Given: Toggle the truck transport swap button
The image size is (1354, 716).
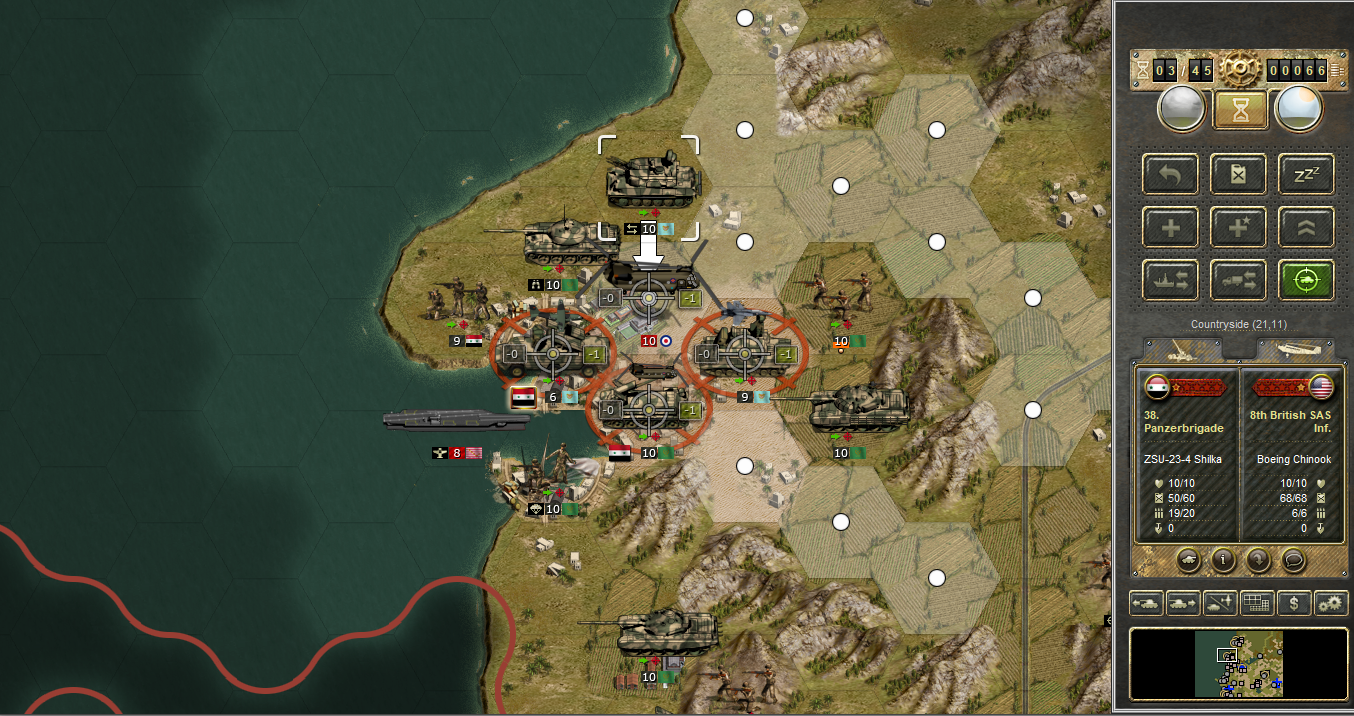Looking at the screenshot, I should tap(1238, 280).
